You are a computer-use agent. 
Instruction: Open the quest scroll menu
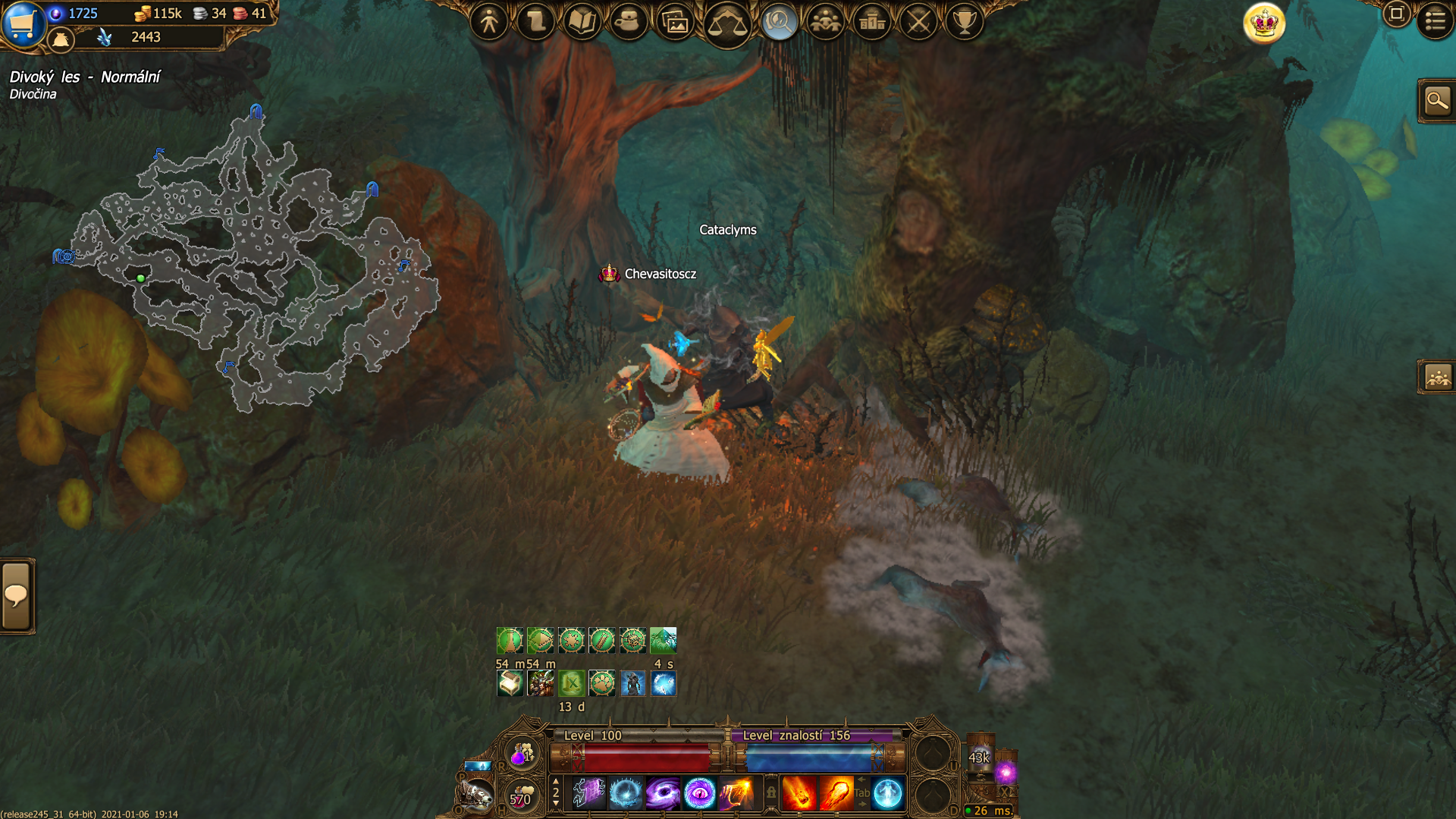pyautogui.click(x=536, y=22)
